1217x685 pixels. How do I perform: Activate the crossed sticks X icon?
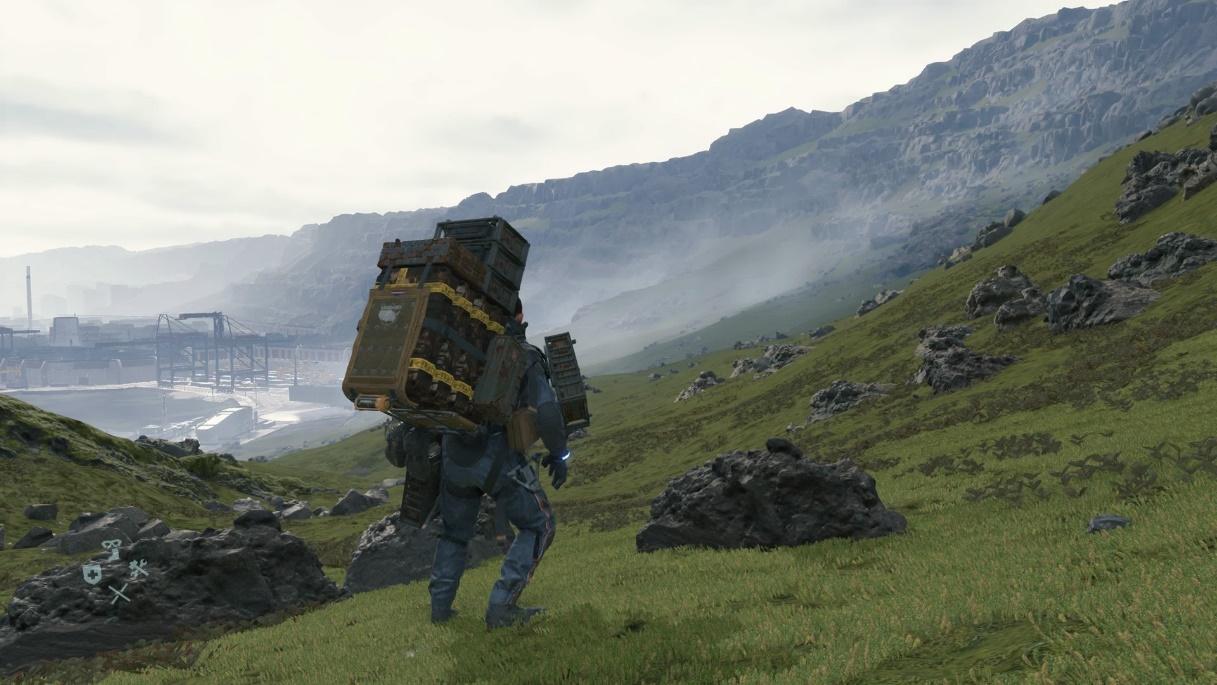(118, 593)
